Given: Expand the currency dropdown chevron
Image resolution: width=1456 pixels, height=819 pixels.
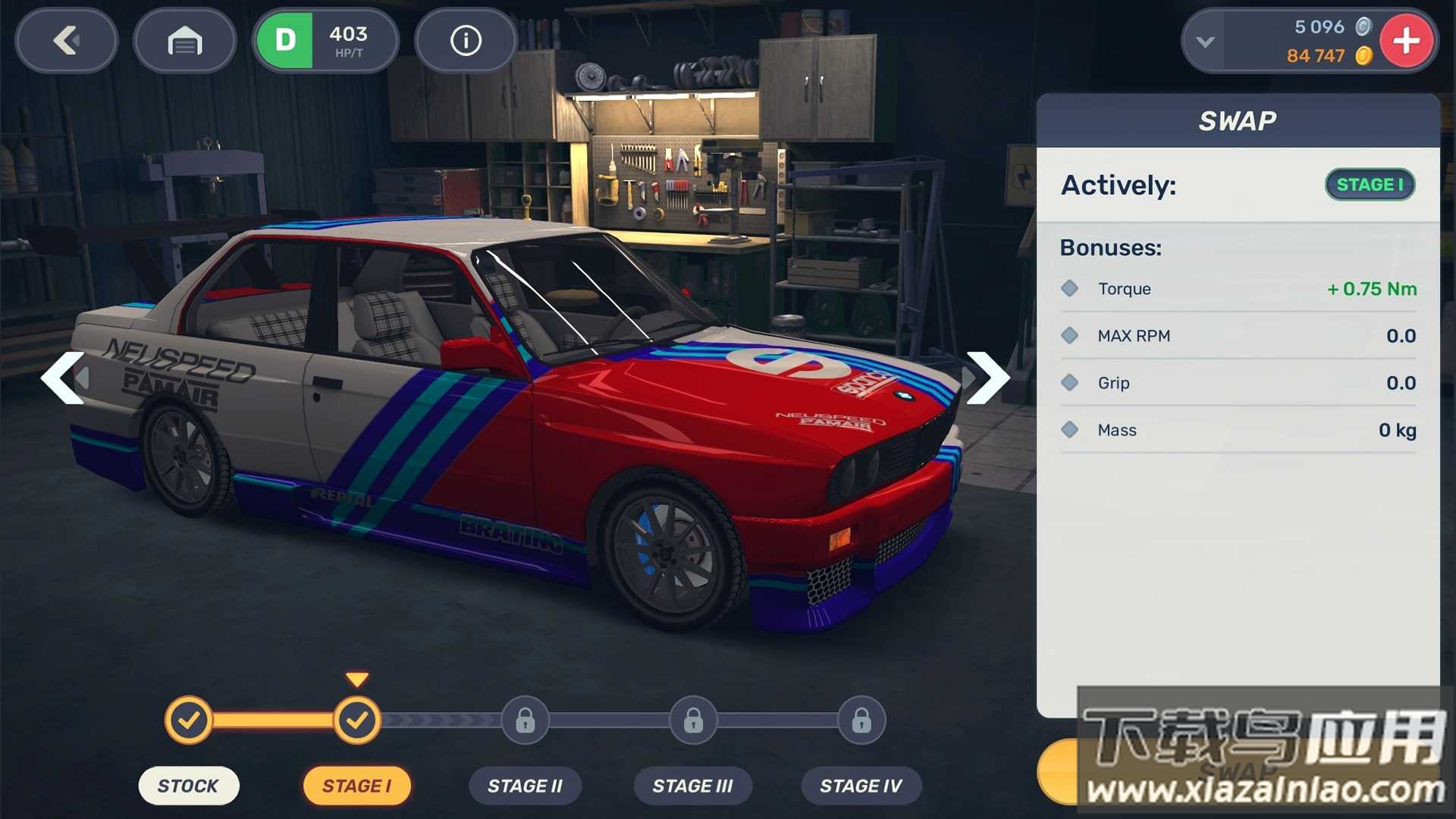Looking at the screenshot, I should pos(1206,41).
